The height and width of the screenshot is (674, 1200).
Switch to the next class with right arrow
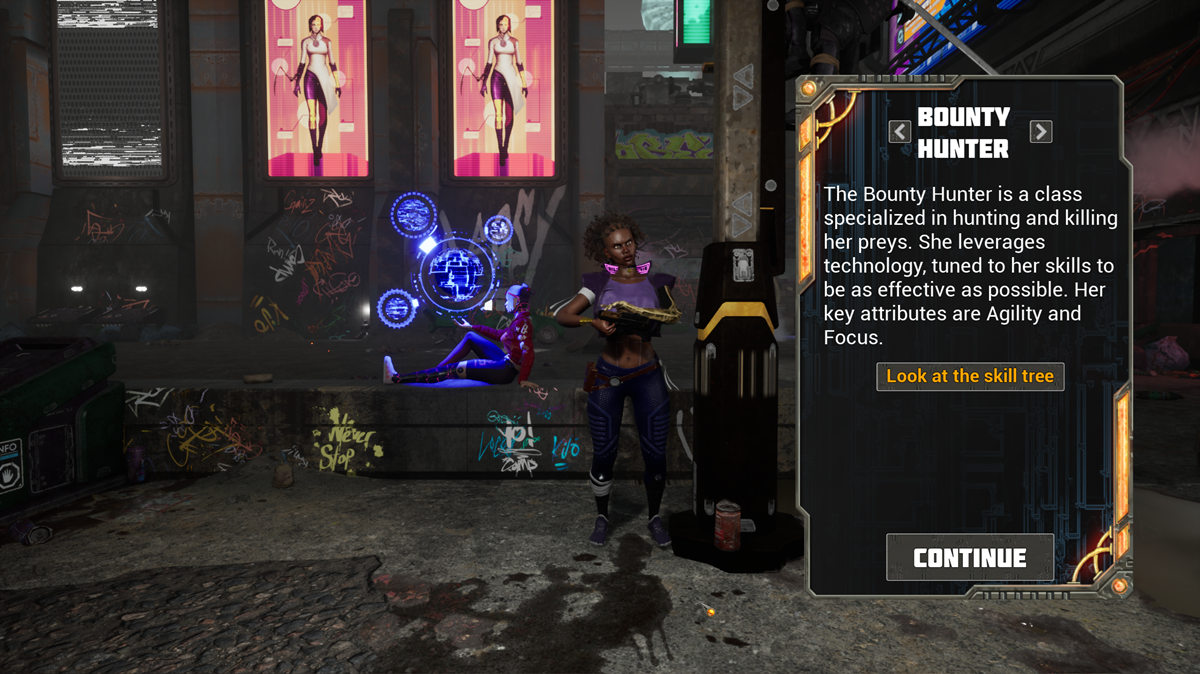click(1040, 132)
